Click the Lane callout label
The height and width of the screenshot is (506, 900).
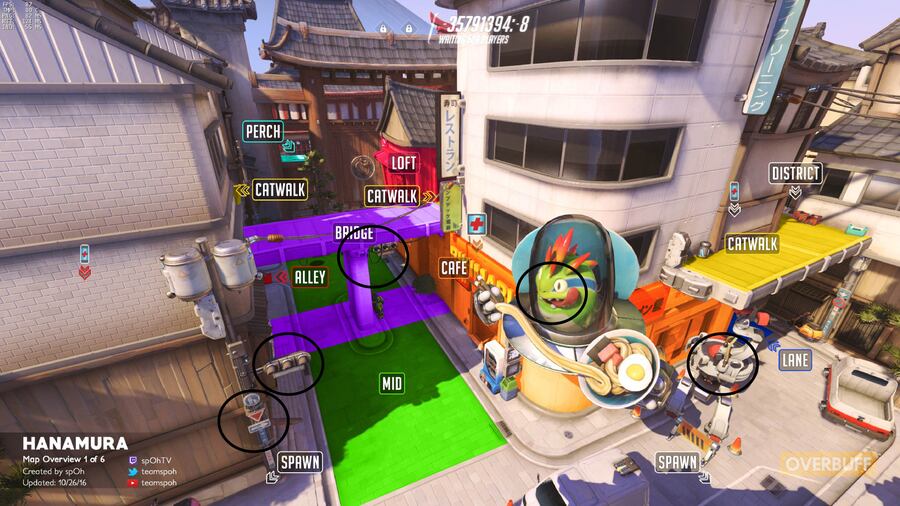pyautogui.click(x=797, y=358)
